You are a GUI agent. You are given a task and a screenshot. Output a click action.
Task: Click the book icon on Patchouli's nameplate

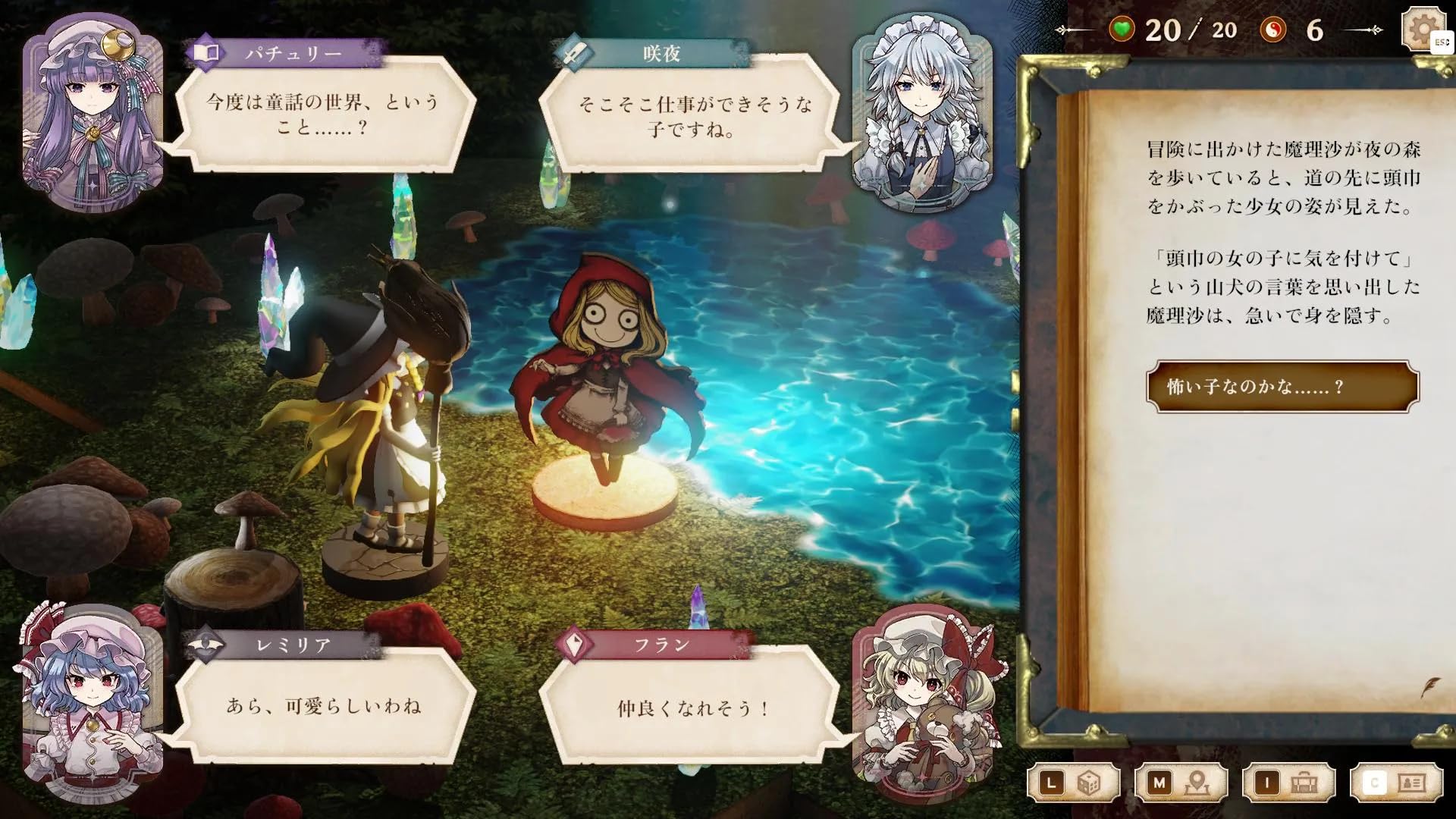pos(206,52)
